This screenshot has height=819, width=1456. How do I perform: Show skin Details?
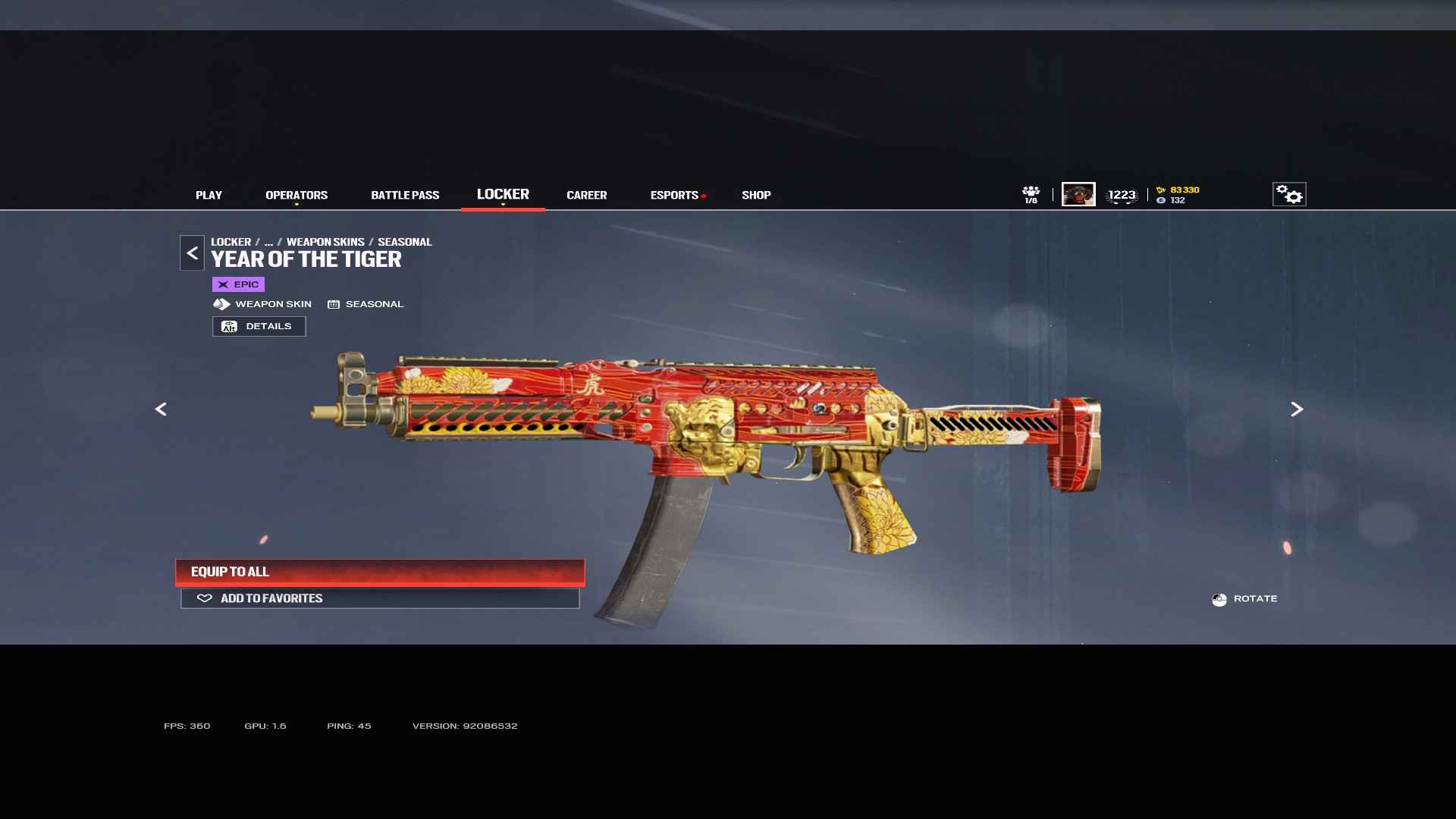(259, 326)
